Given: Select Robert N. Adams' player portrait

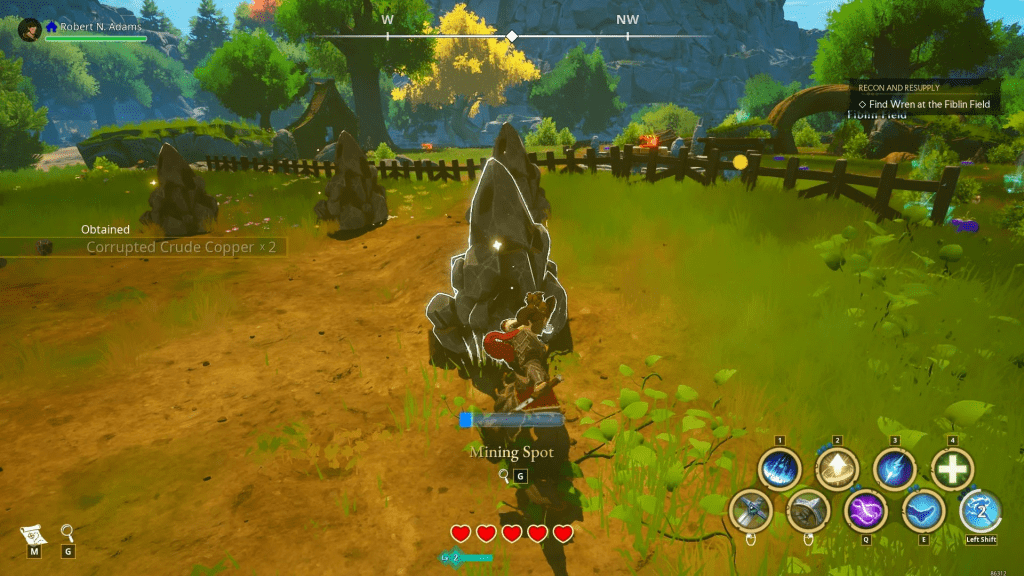Looking at the screenshot, I should pyautogui.click(x=29, y=29).
